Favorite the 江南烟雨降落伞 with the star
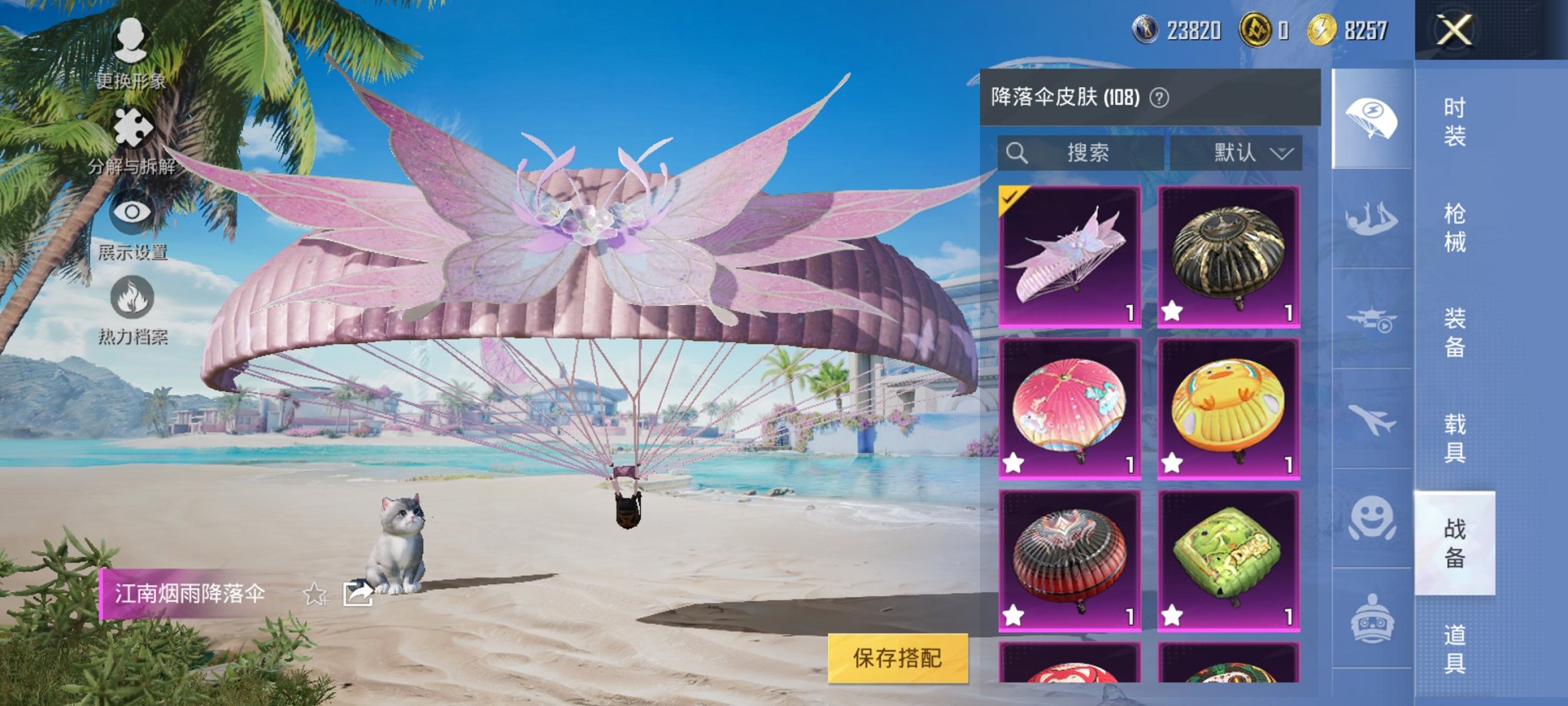 (x=315, y=592)
